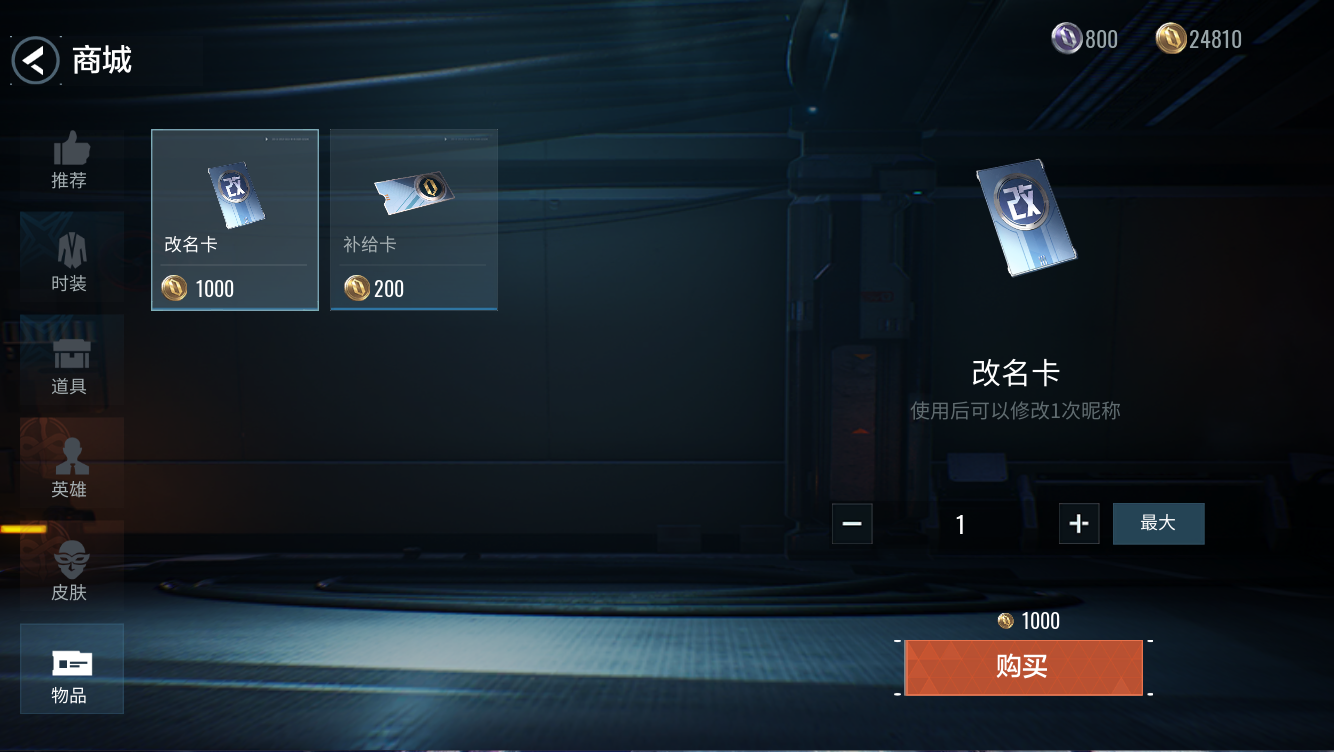
Task: Click the orange 购买 purchase button
Action: (1023, 668)
